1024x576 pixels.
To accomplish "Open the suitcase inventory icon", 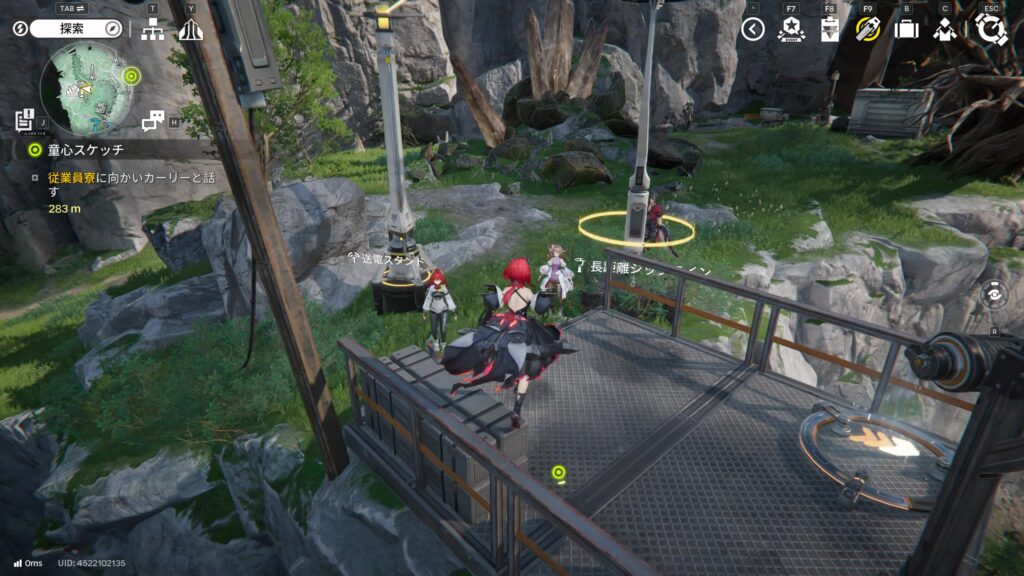I will [x=906, y=29].
